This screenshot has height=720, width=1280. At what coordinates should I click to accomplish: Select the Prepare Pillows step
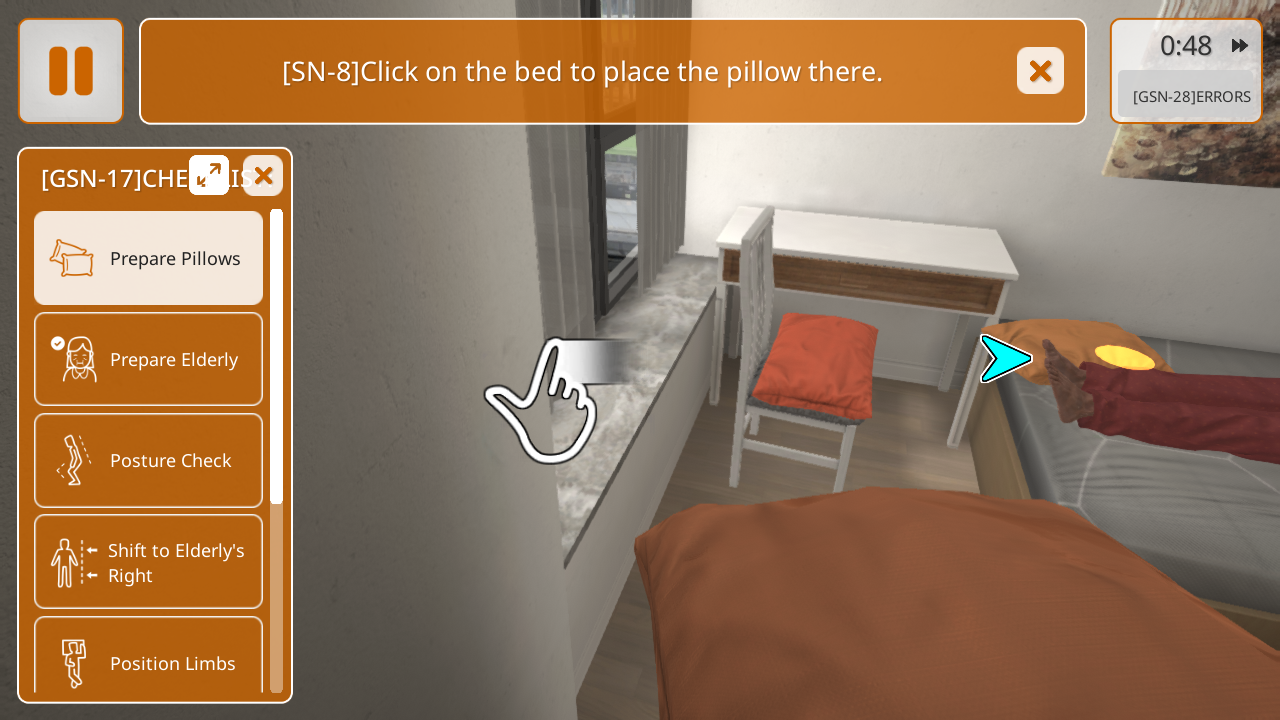pyautogui.click(x=149, y=258)
